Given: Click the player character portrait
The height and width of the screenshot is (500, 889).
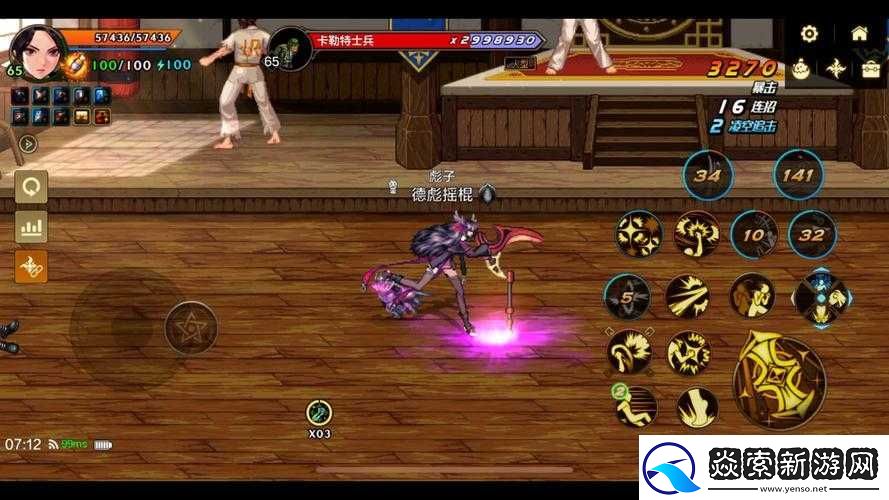Looking at the screenshot, I should click(38, 50).
